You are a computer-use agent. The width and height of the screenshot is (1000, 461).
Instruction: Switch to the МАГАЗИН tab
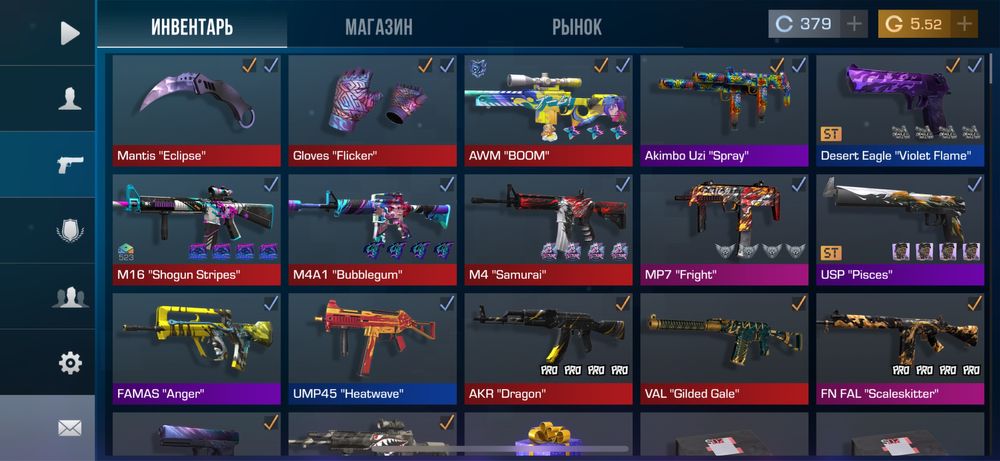click(x=378, y=27)
